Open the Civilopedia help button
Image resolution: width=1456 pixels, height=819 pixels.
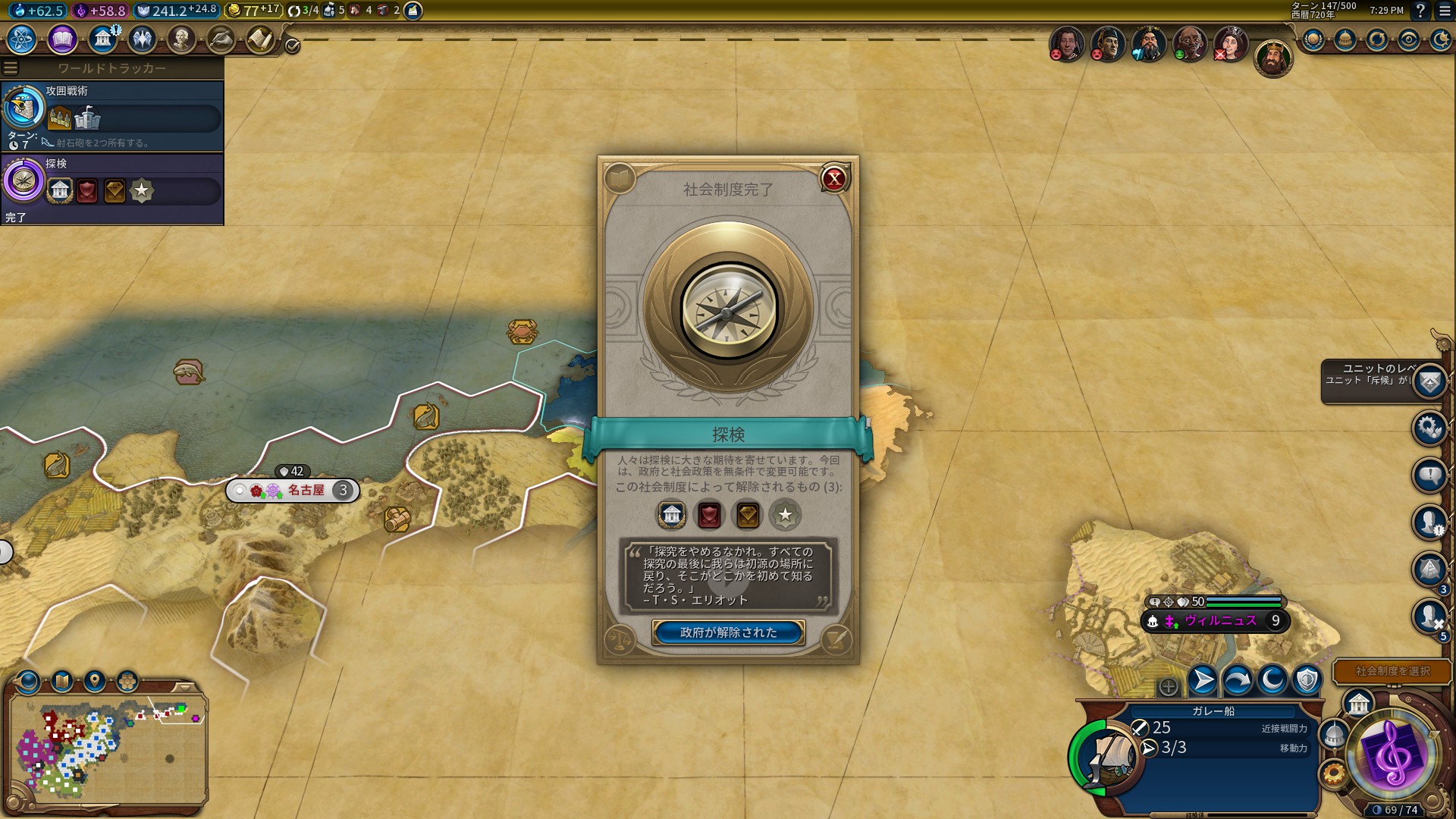pos(1420,11)
